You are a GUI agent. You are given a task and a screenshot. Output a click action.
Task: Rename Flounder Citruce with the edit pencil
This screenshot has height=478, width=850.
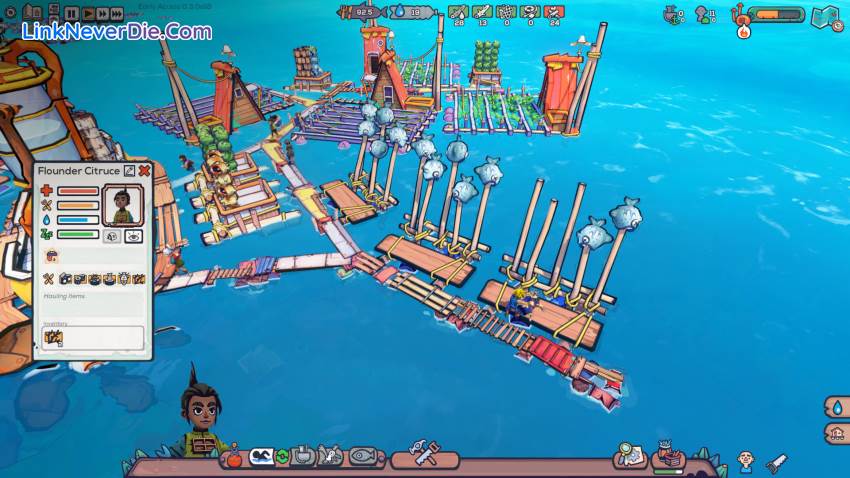pos(129,171)
